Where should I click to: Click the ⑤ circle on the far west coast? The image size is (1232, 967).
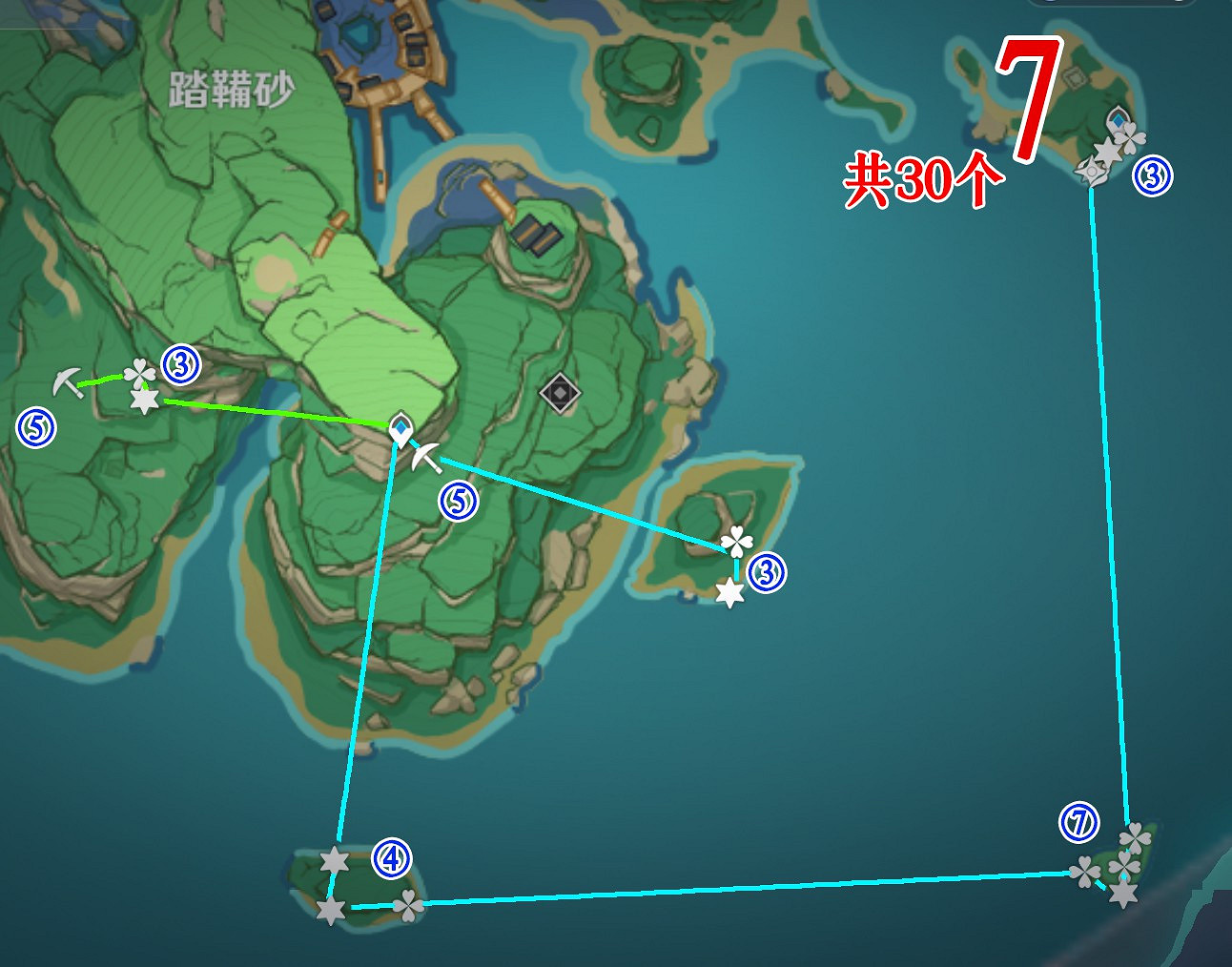[35, 425]
